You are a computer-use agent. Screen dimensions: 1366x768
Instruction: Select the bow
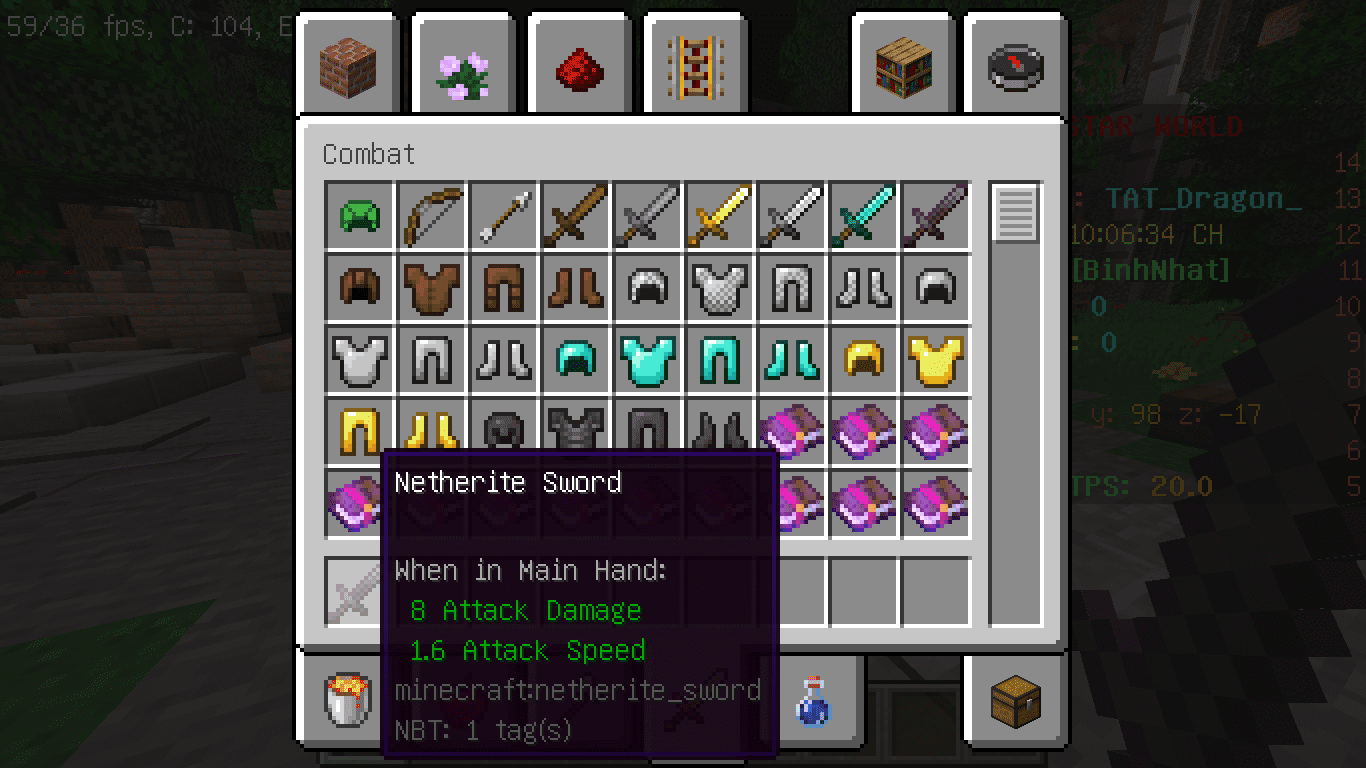tap(431, 215)
